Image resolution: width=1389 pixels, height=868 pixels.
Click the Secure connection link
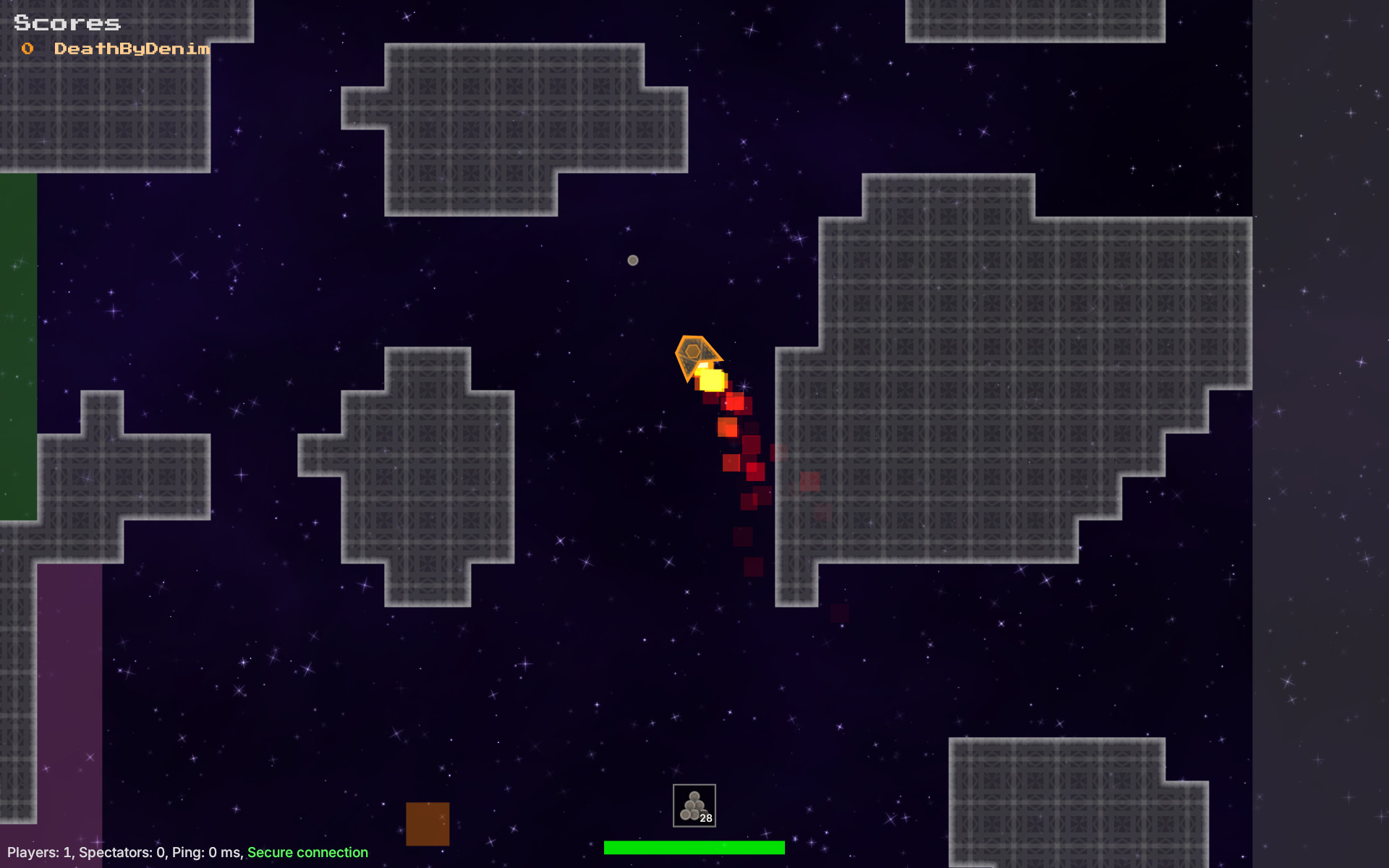307,852
